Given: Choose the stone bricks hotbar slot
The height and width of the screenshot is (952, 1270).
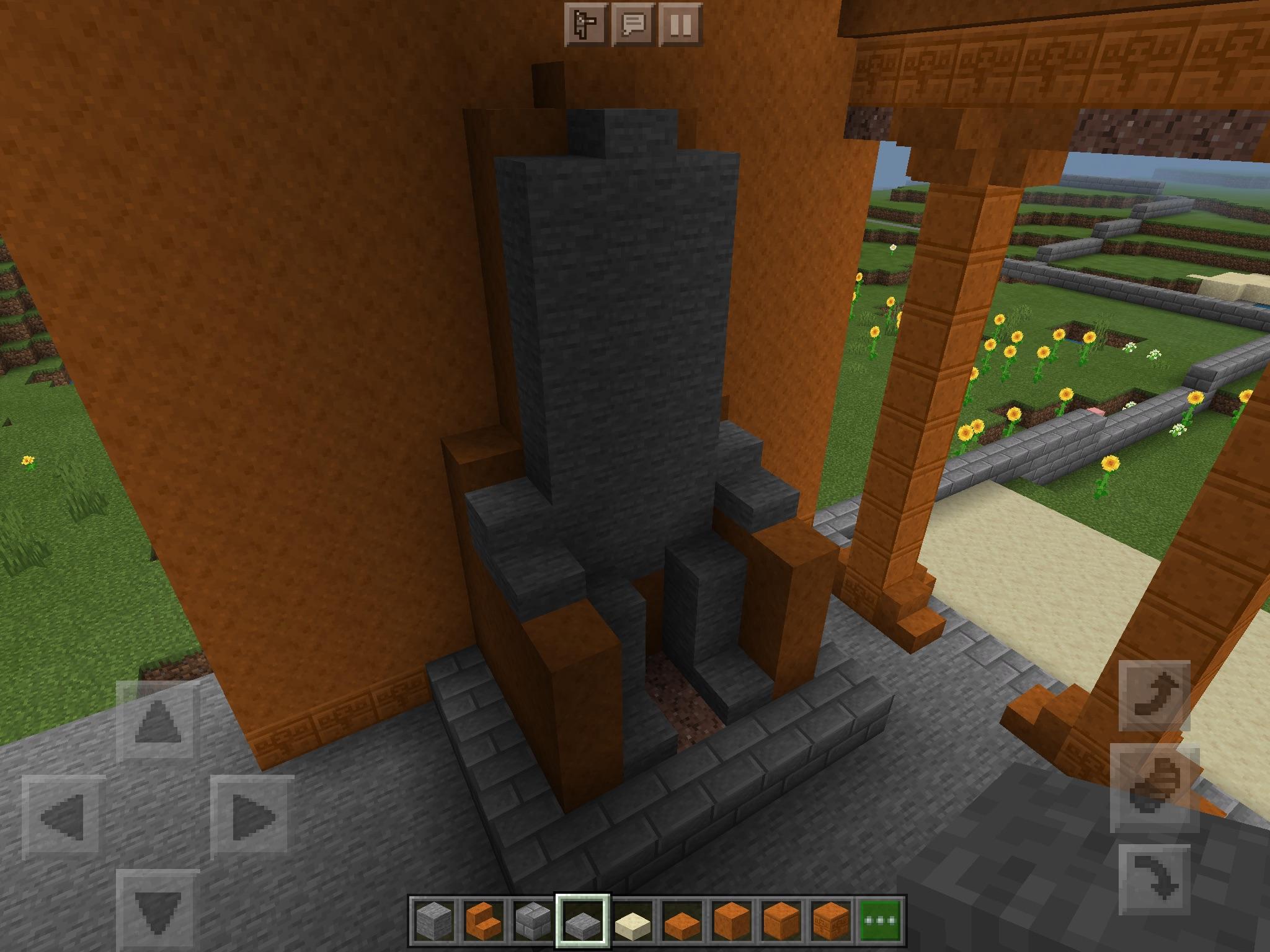Looking at the screenshot, I should 531,922.
